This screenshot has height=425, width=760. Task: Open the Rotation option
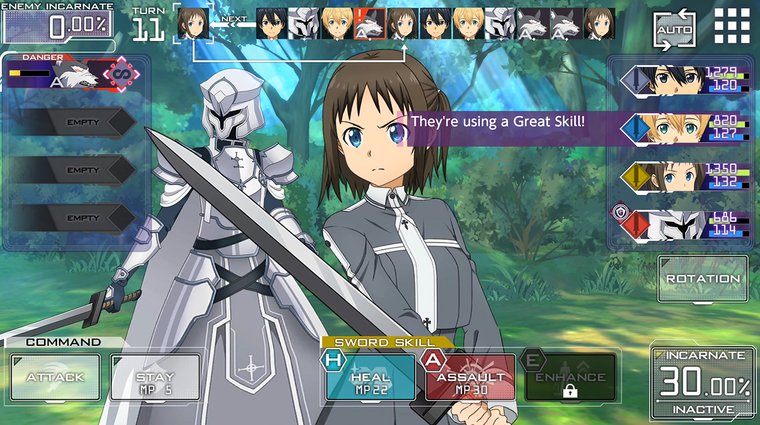[x=702, y=278]
